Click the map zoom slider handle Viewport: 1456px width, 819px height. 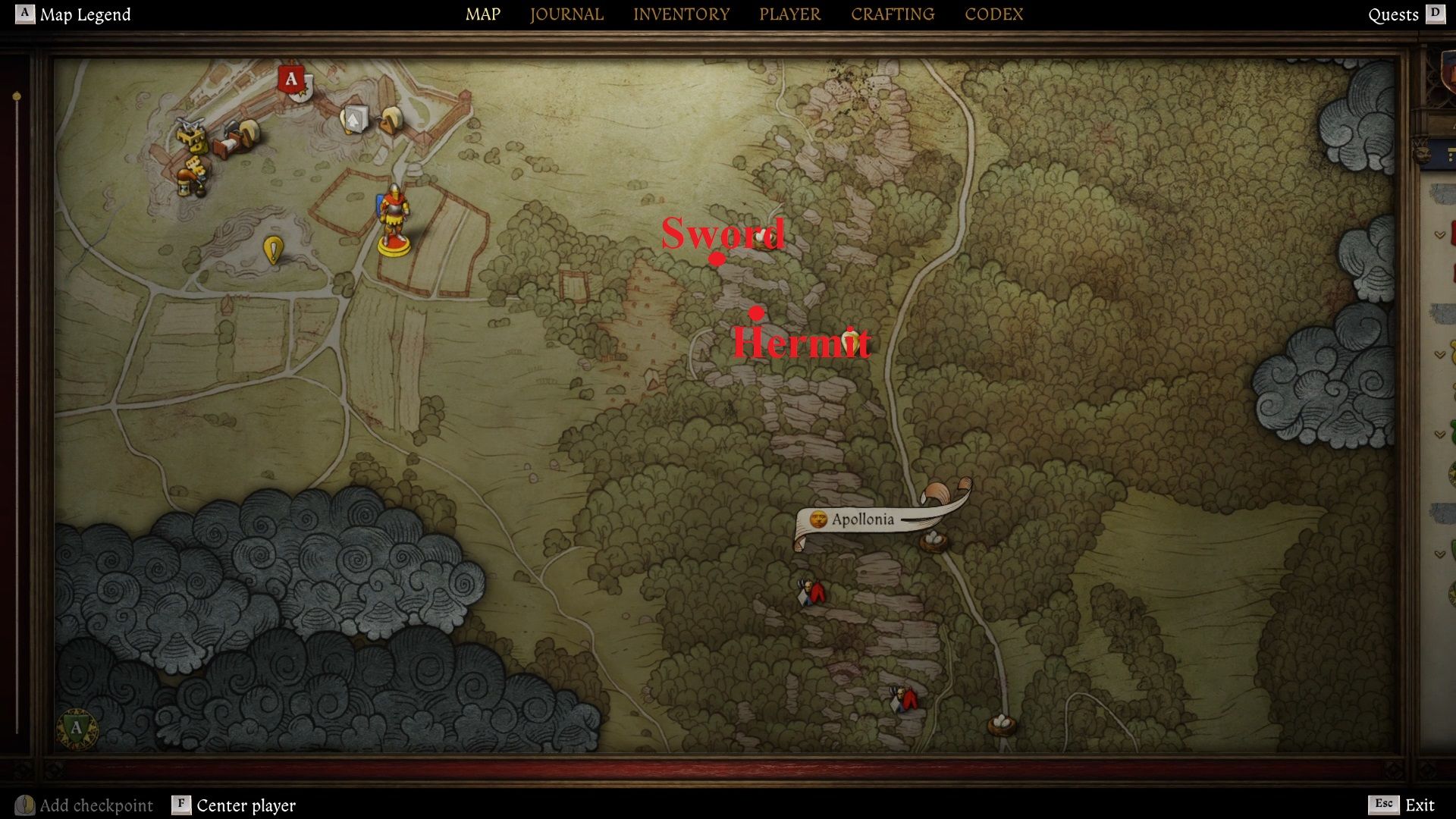tap(17, 96)
